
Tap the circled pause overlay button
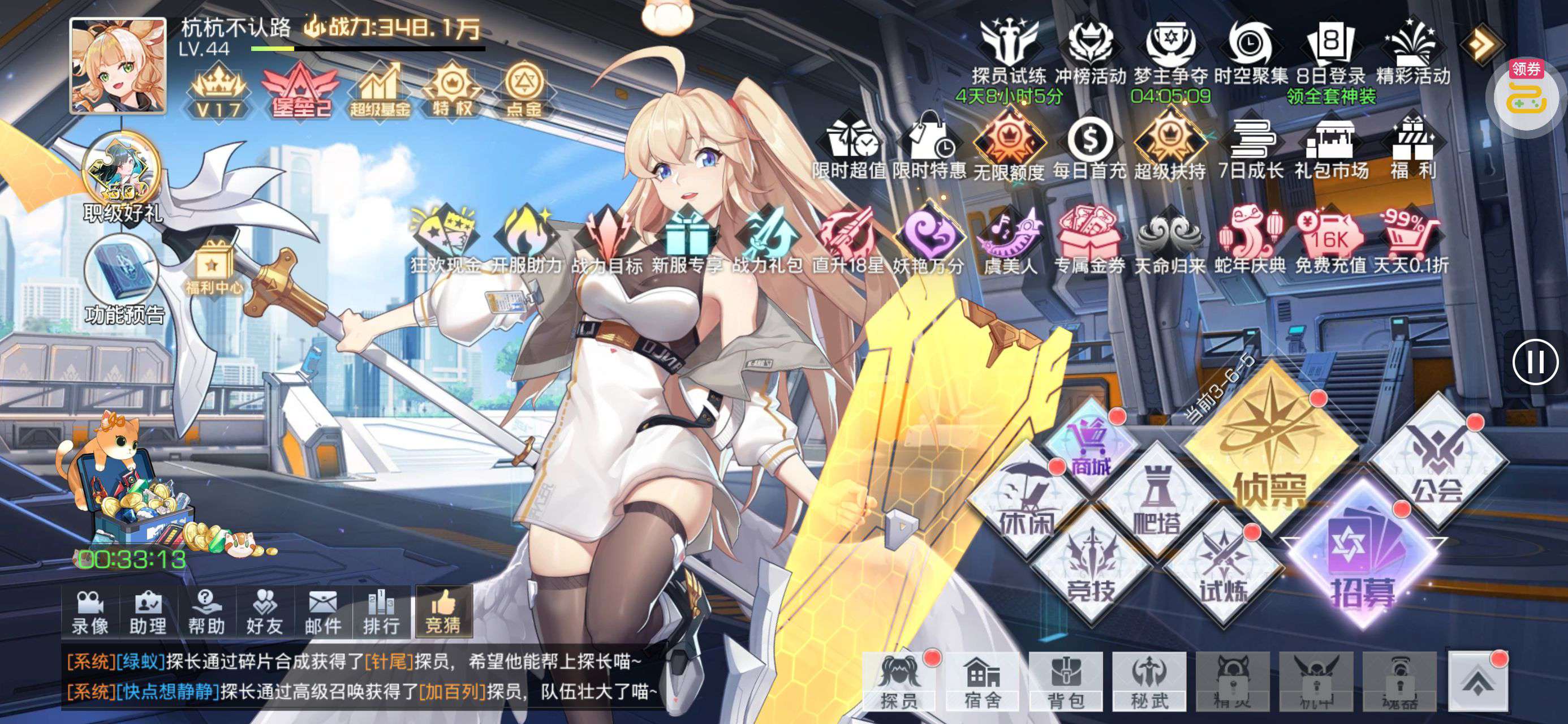[x=1535, y=361]
